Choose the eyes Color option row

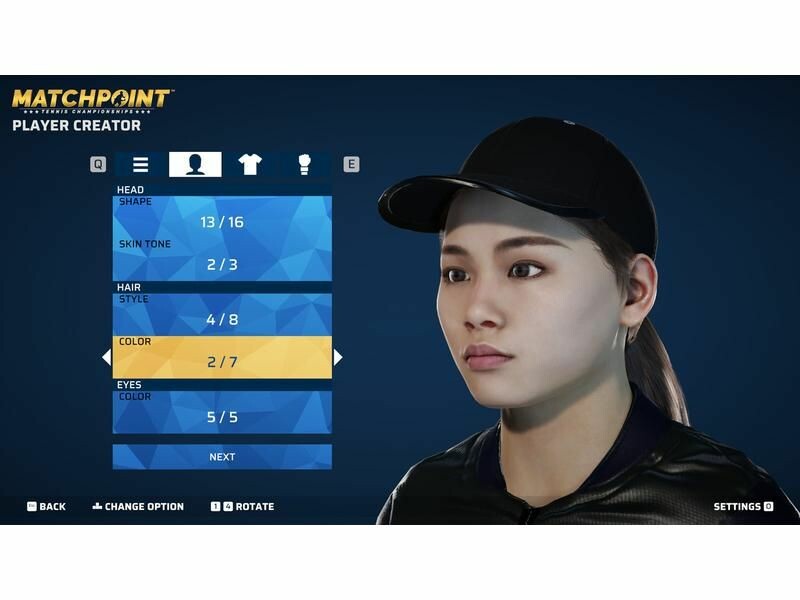[222, 411]
